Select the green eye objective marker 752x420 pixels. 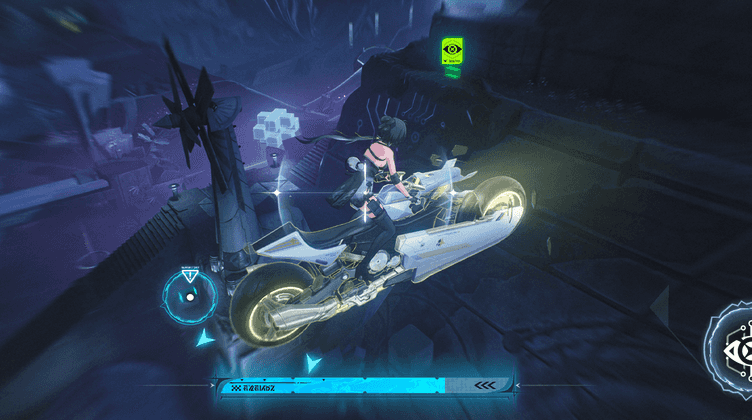[452, 50]
